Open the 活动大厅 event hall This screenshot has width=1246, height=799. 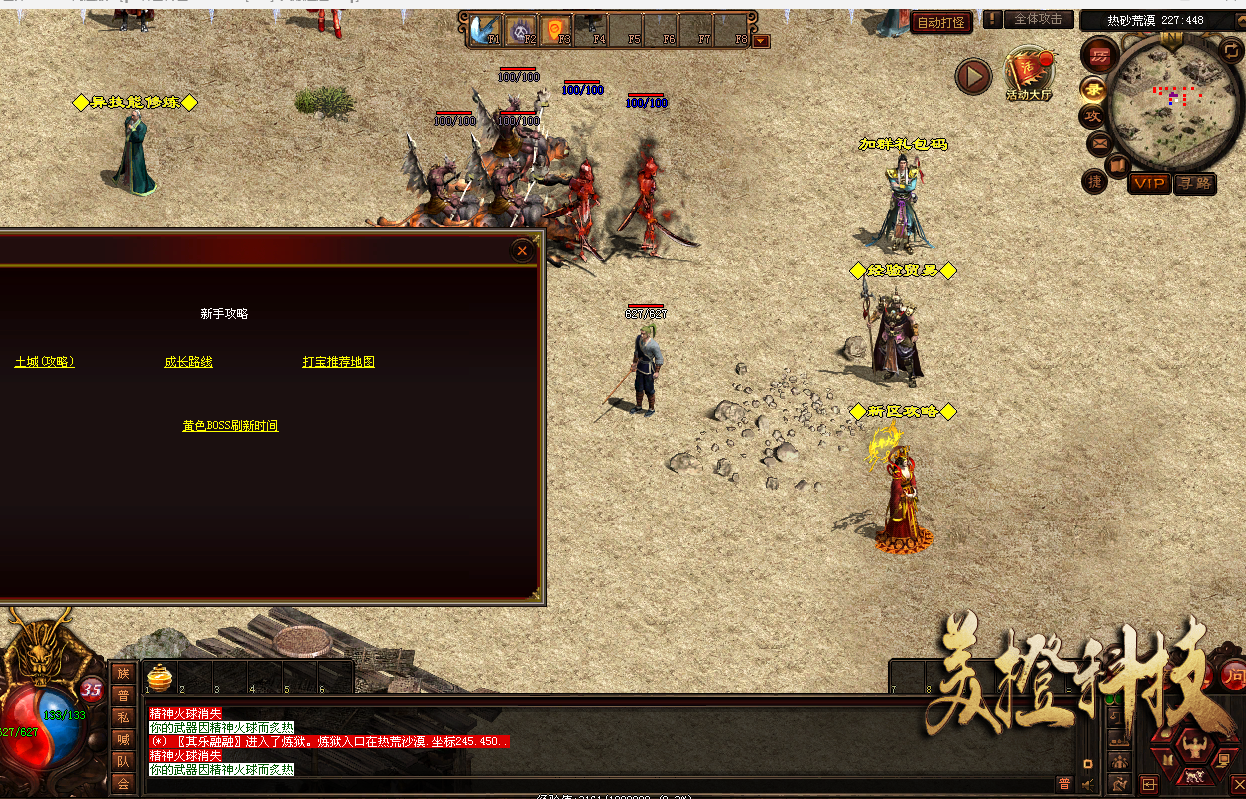tap(1029, 73)
